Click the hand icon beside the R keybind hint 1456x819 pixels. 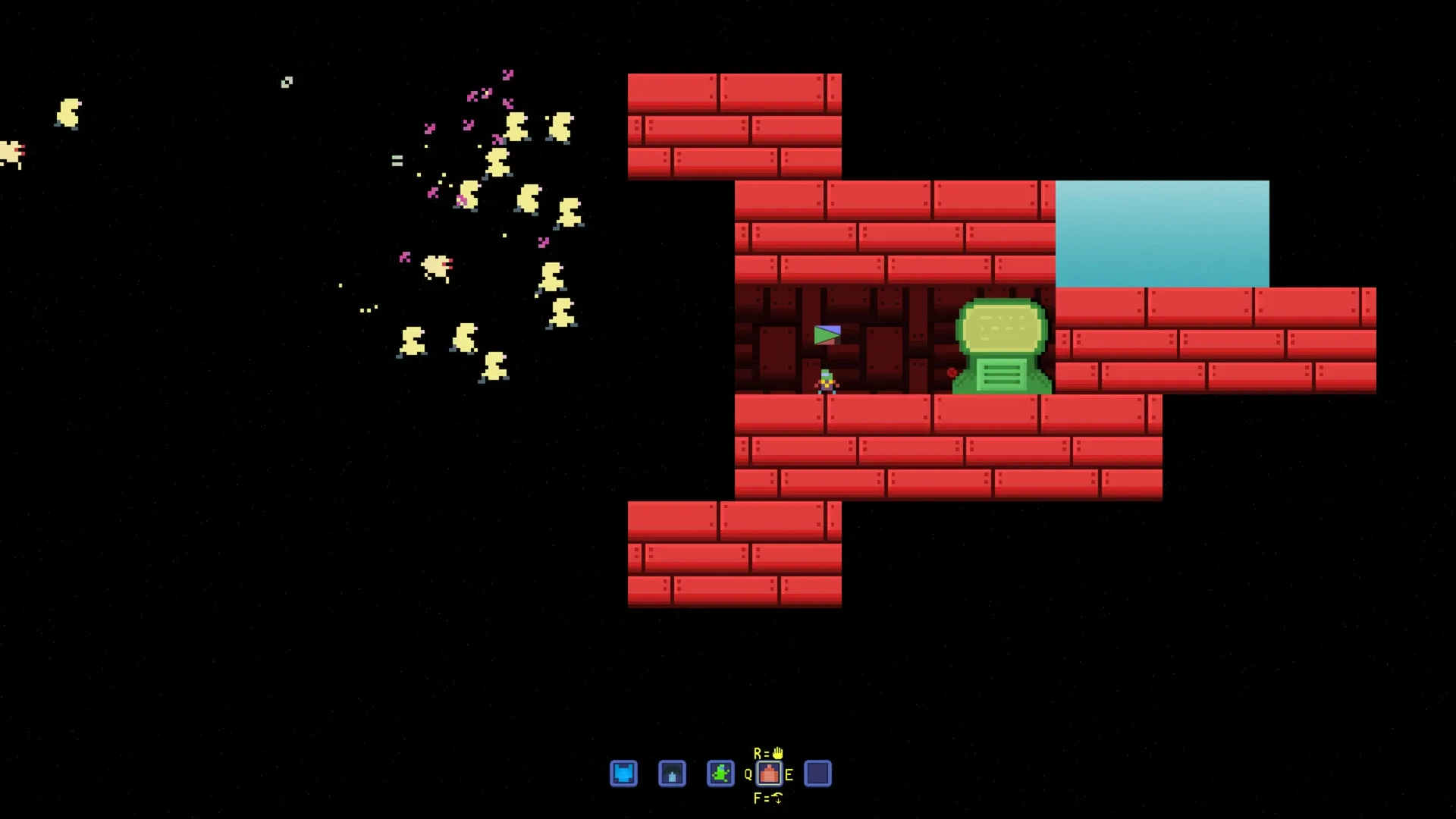tap(779, 753)
